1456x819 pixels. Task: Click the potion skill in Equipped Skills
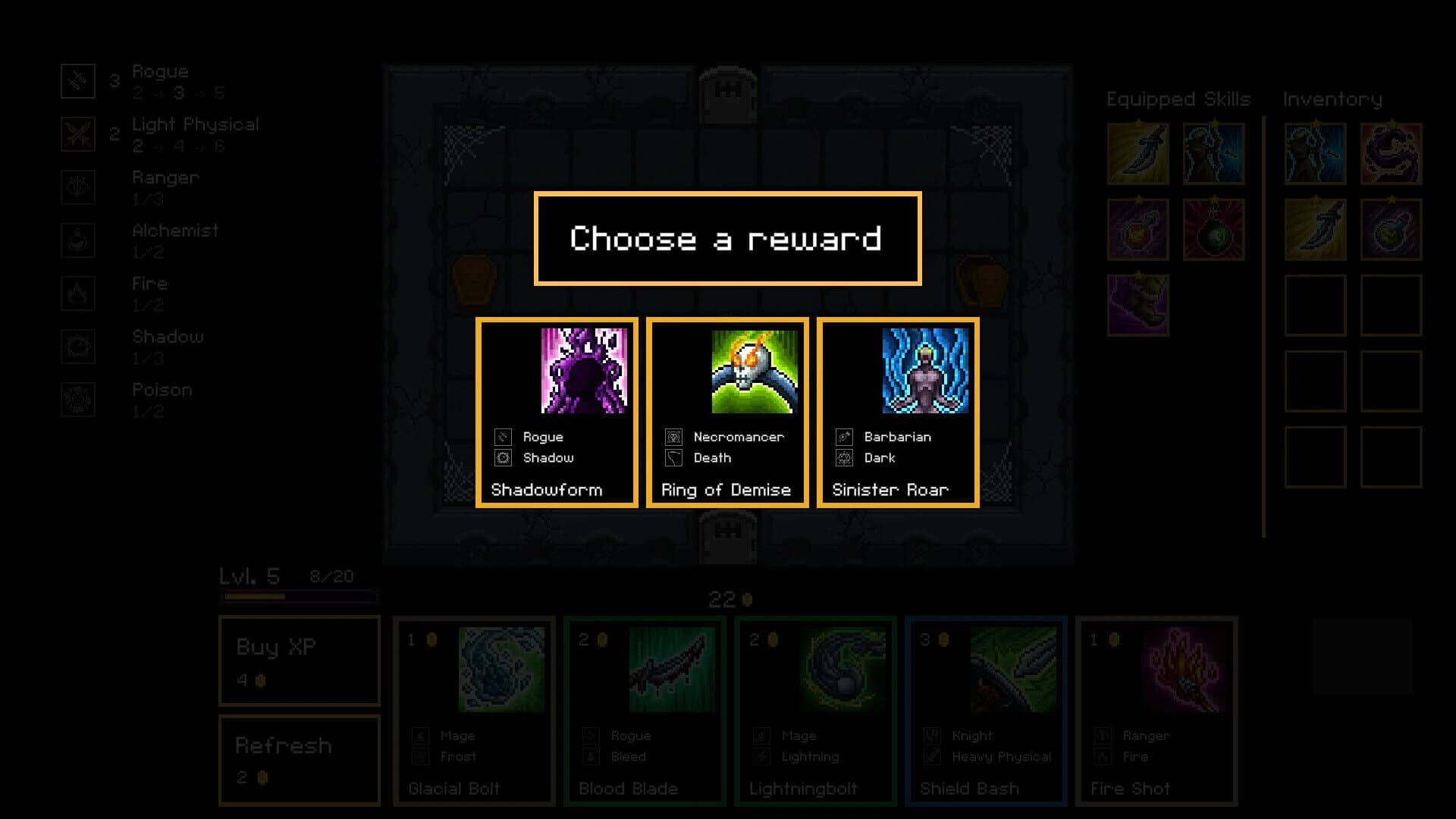coord(1137,229)
